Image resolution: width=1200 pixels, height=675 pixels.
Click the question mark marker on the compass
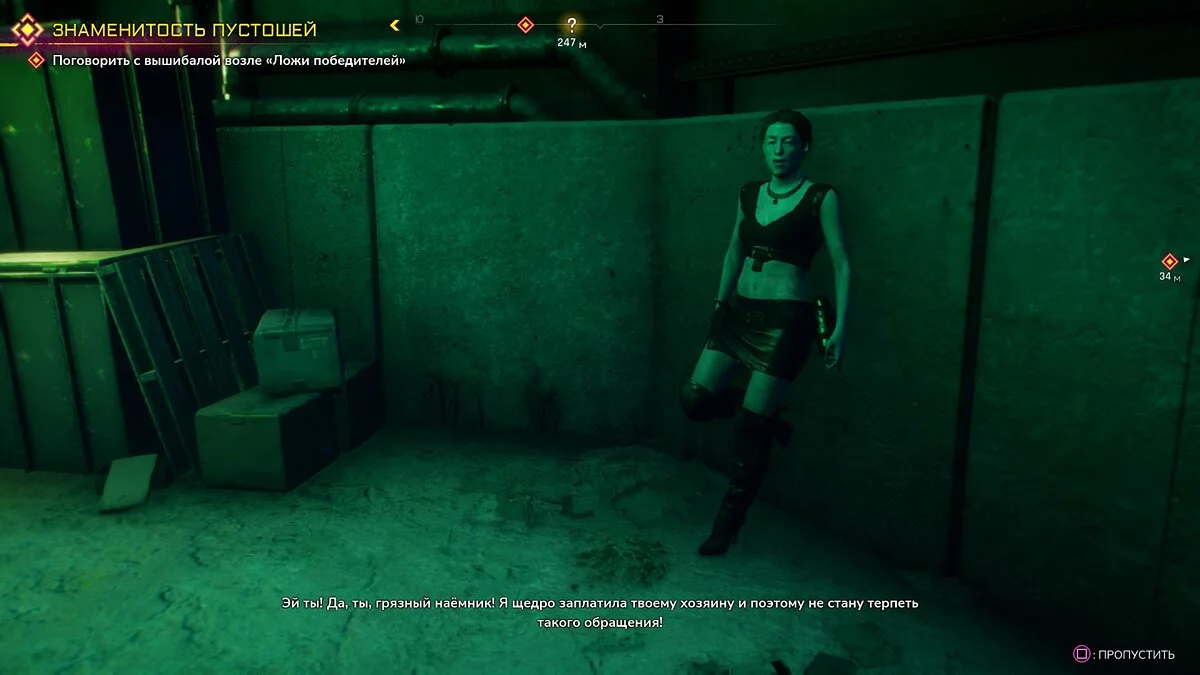coord(571,26)
